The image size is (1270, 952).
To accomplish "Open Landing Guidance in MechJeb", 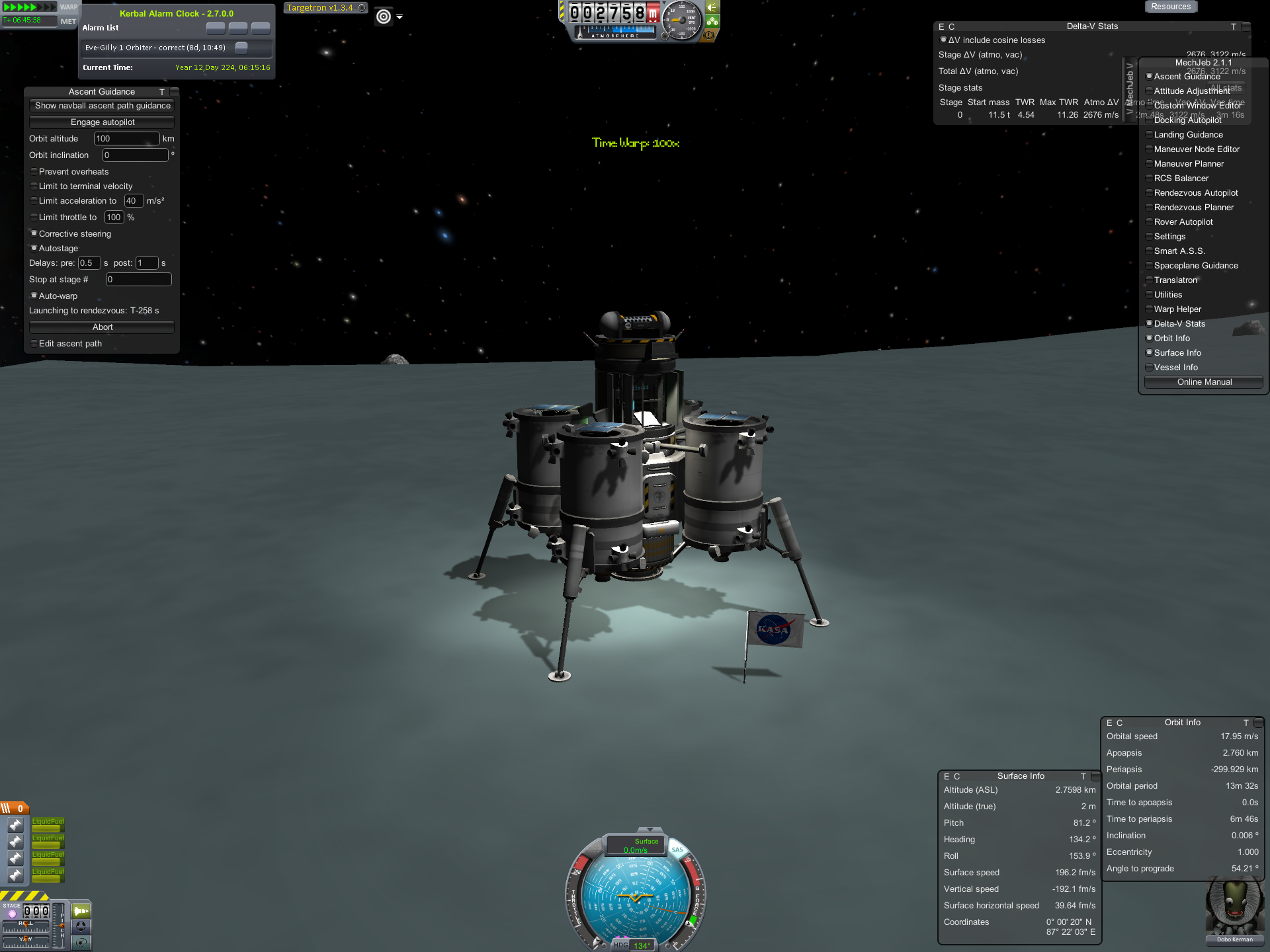I will click(x=1188, y=135).
